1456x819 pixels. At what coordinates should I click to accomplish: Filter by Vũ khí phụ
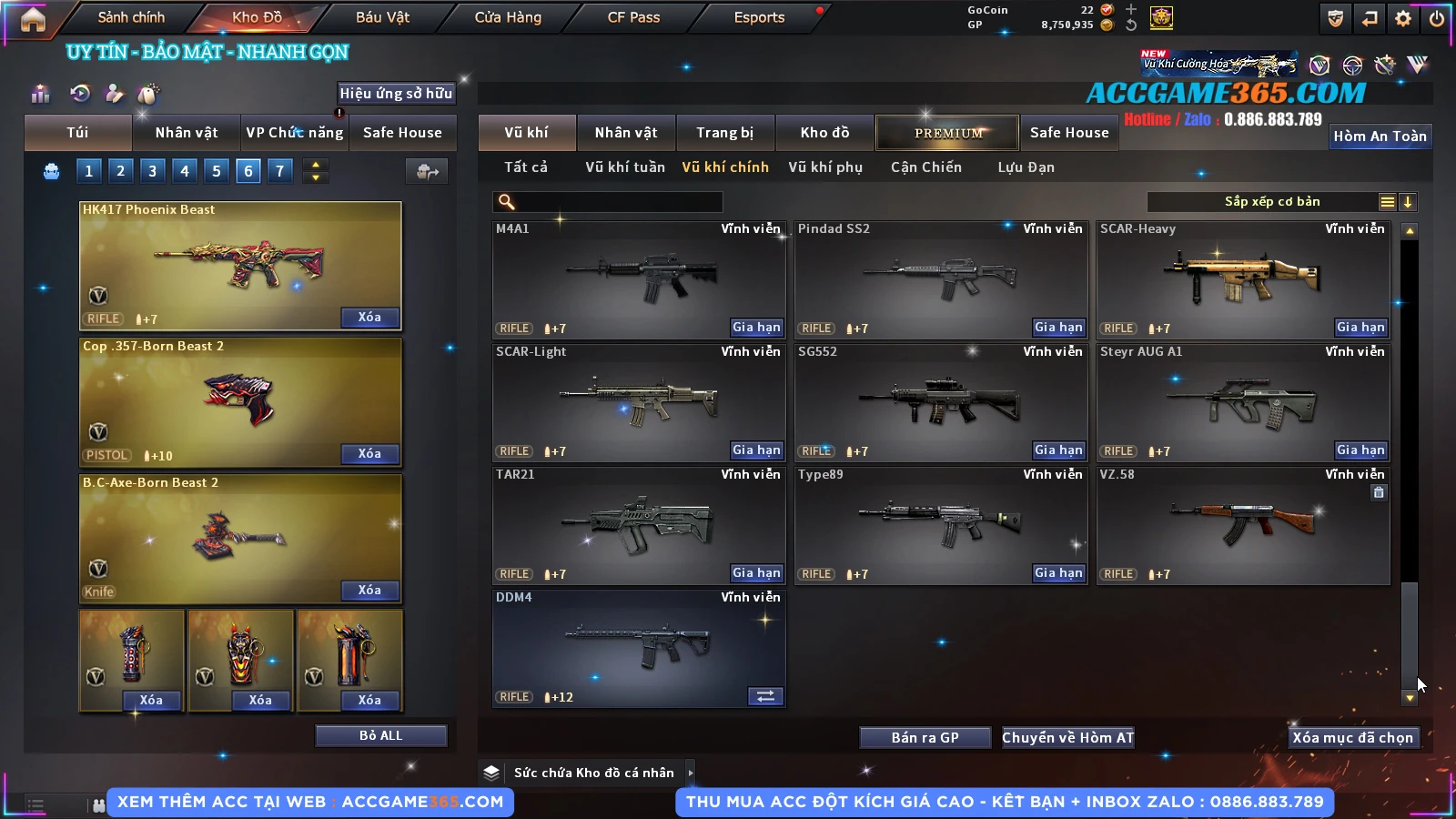825,167
